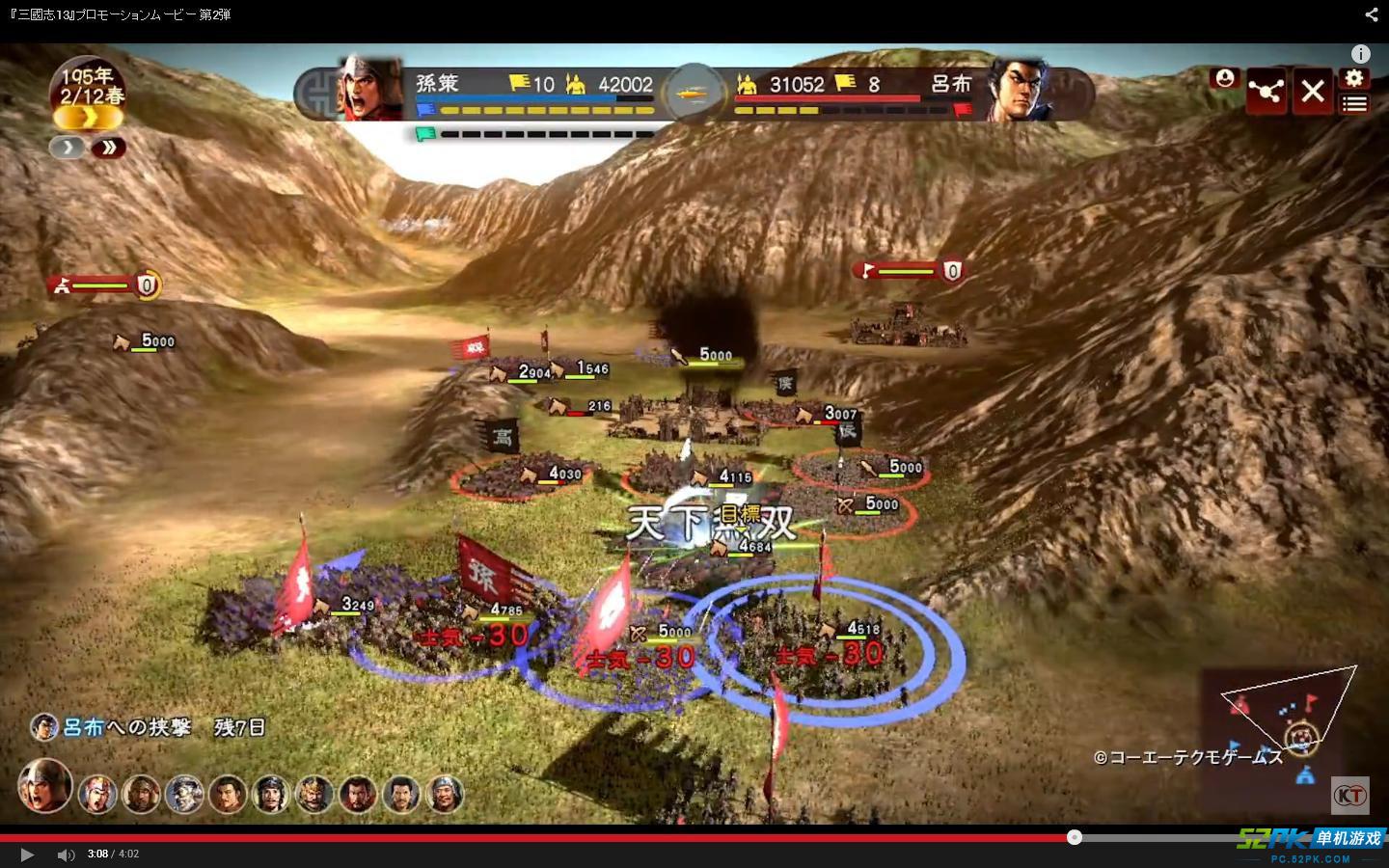This screenshot has height=868, width=1389.
Task: Click the red X button
Action: (x=1313, y=92)
